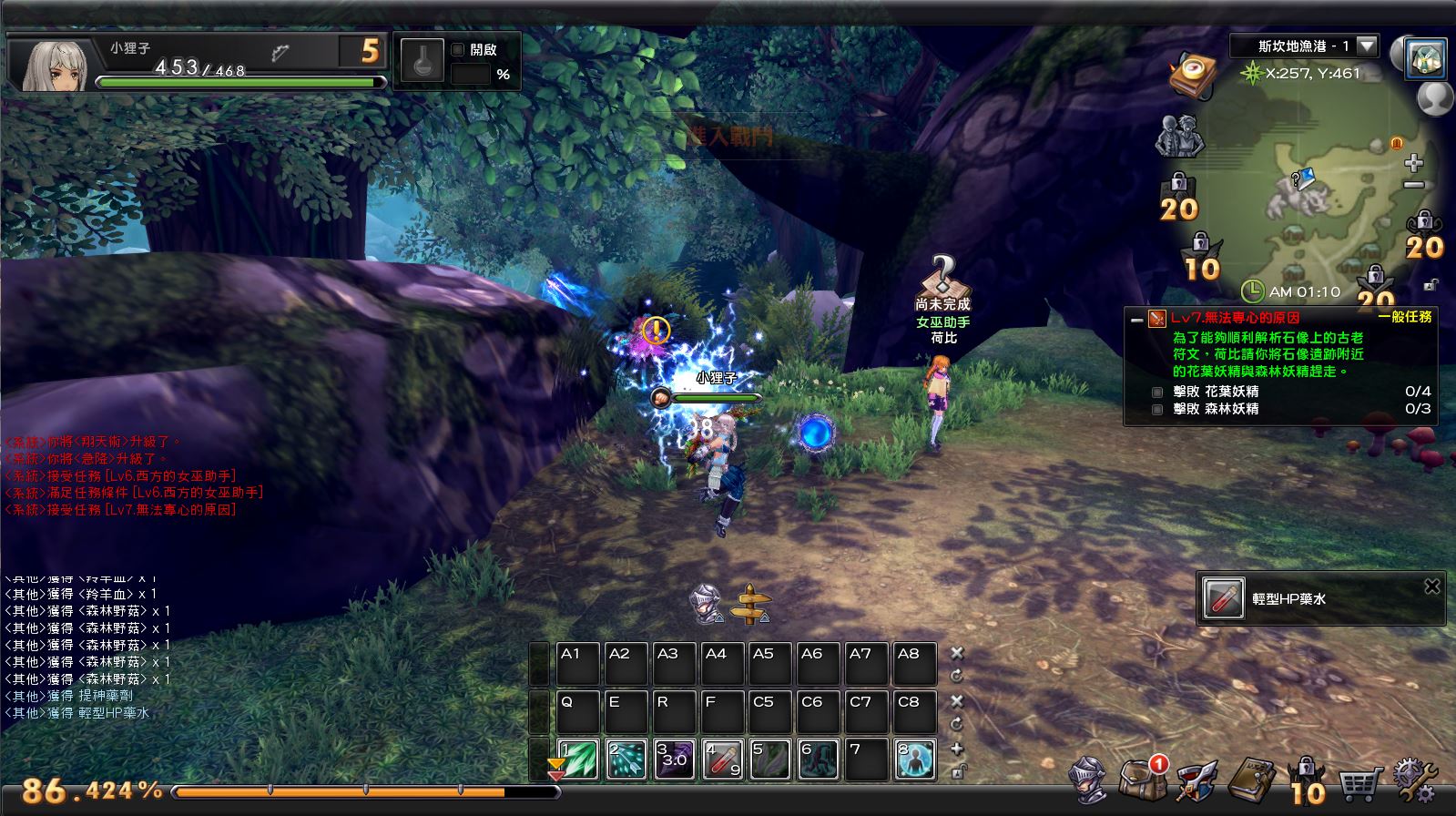The image size is (1456, 816).
Task: Toggle the hotbar padlock icon
Action: coord(957,771)
